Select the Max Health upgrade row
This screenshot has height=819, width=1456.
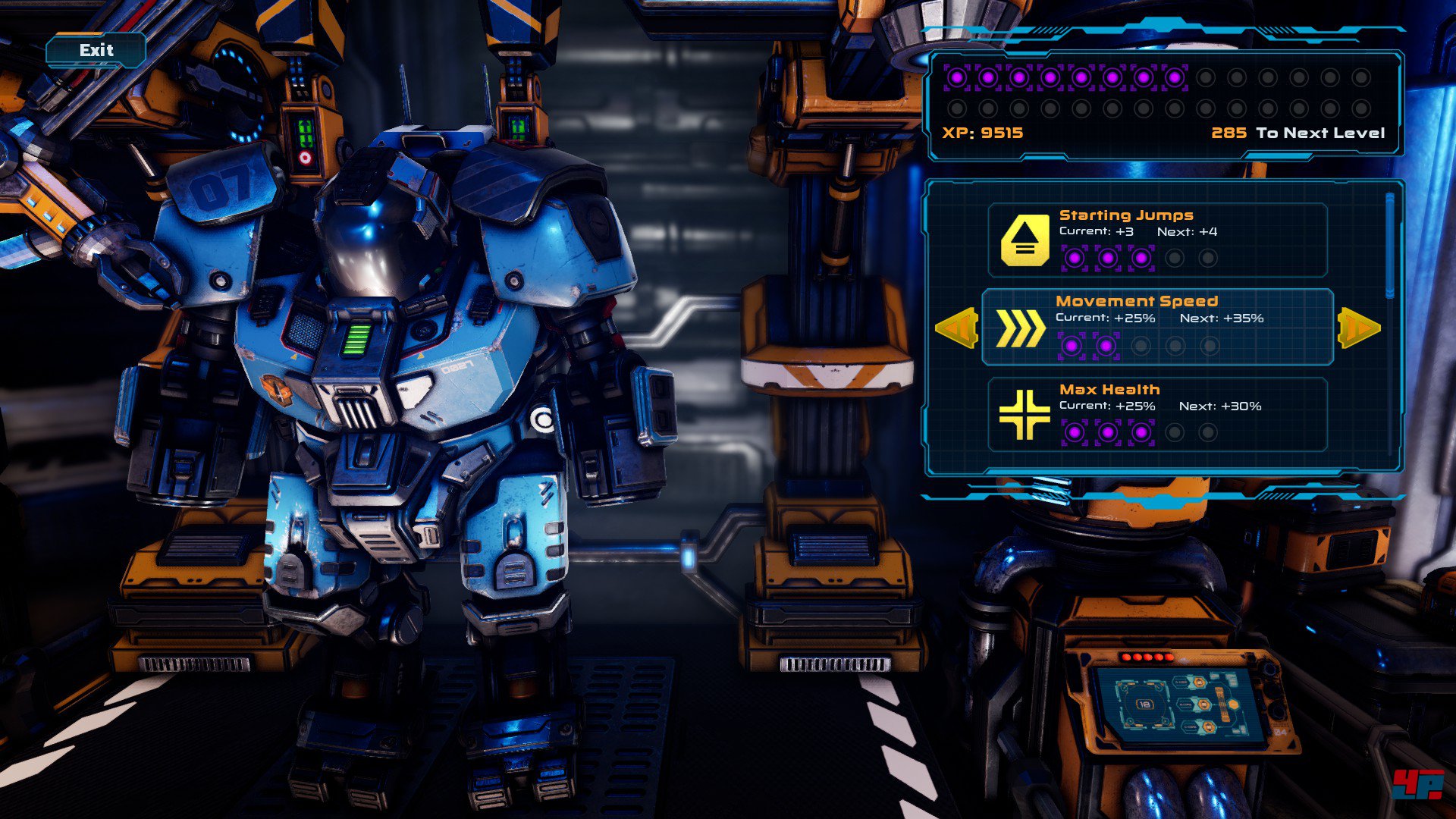pyautogui.click(x=1157, y=414)
